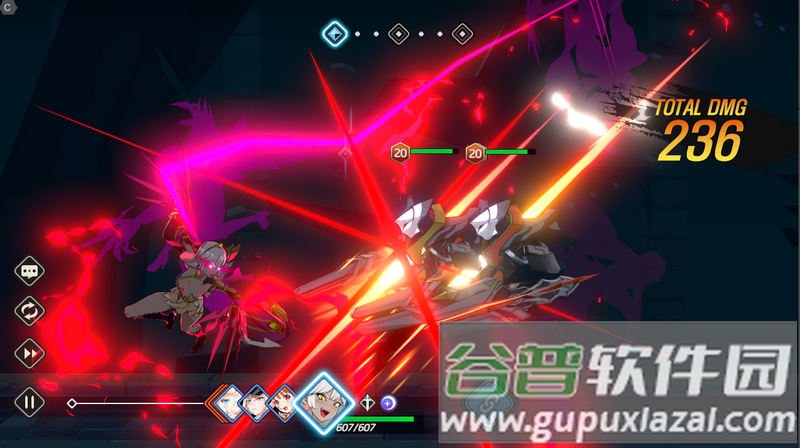Click the crossed-sword status icon
This screenshot has height=448, width=800.
(368, 402)
